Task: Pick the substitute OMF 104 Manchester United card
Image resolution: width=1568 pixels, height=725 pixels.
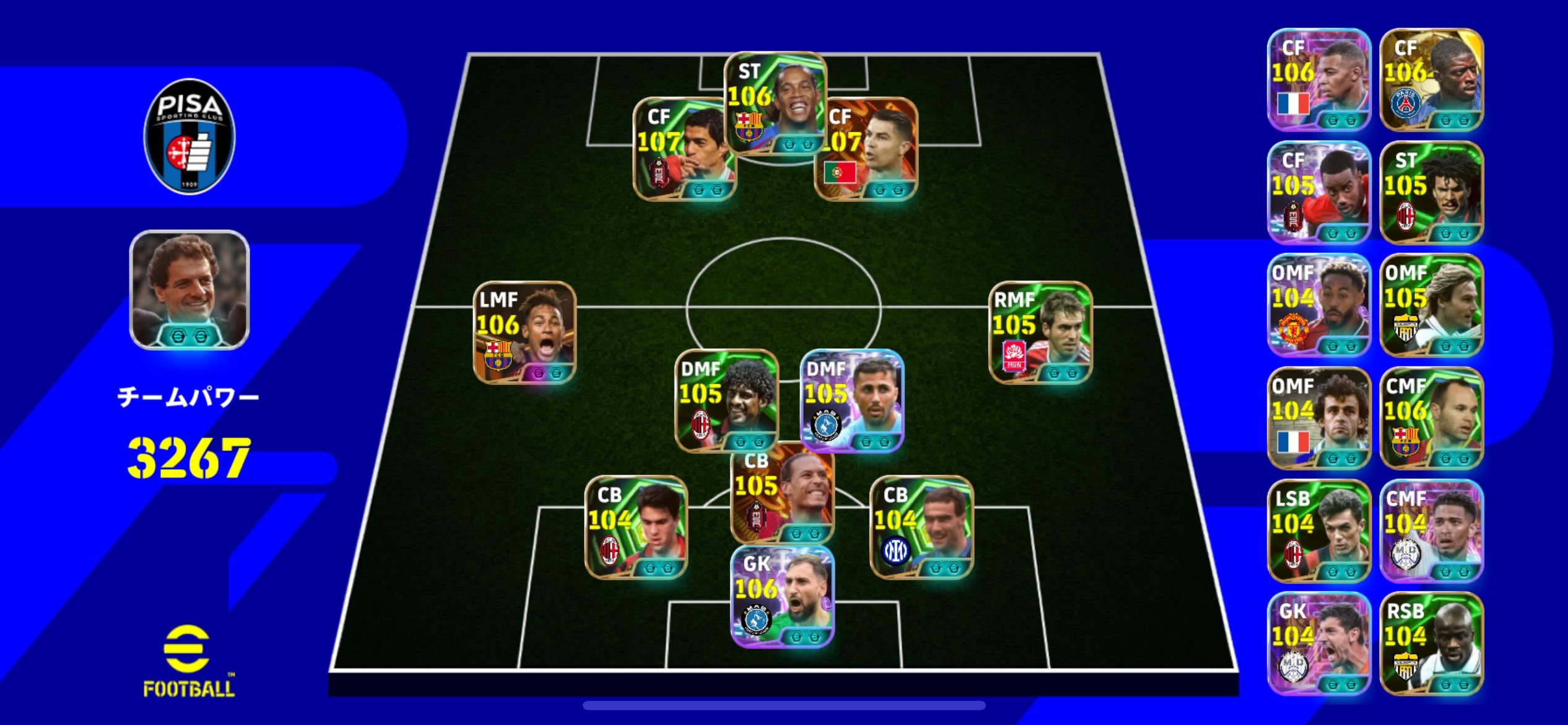Action: 1319,305
